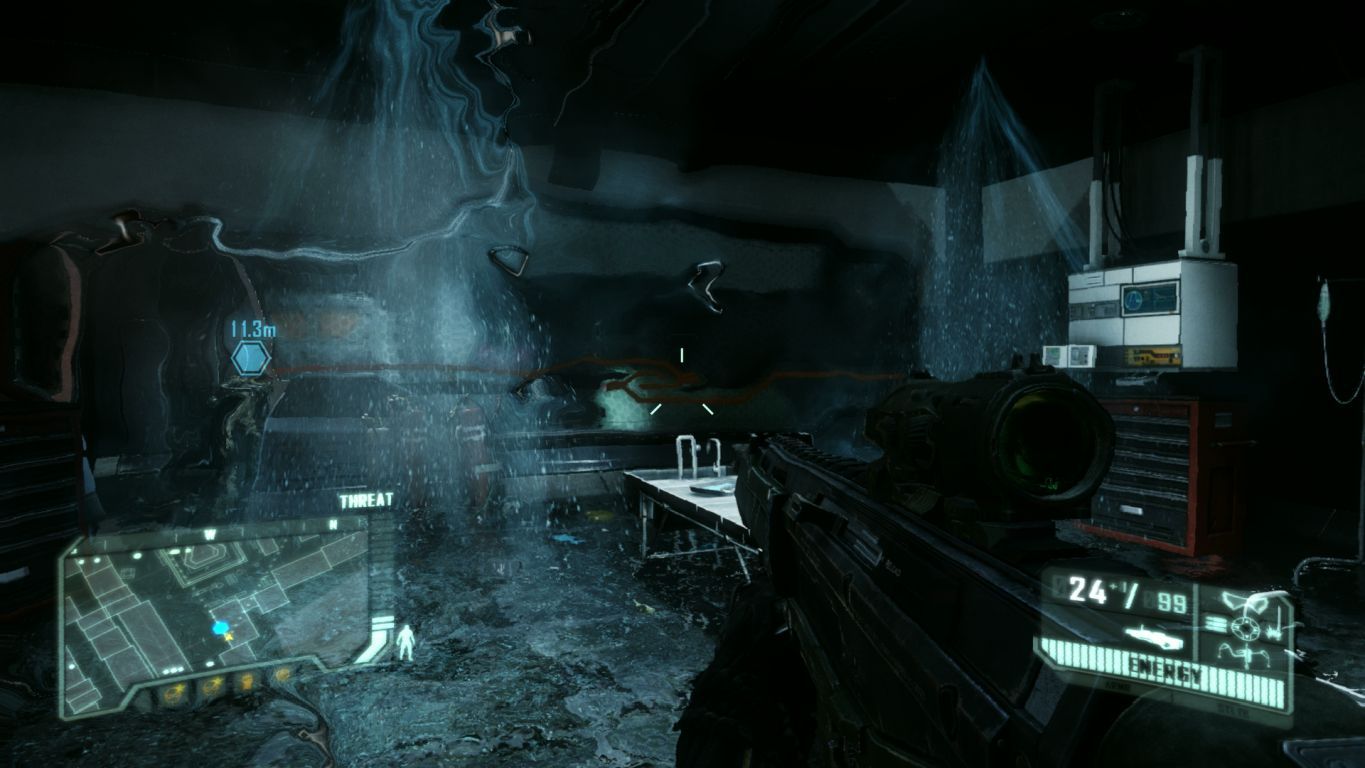Click the scope attachment icon on the HUD
This screenshot has width=1365, height=768.
pos(1246,600)
